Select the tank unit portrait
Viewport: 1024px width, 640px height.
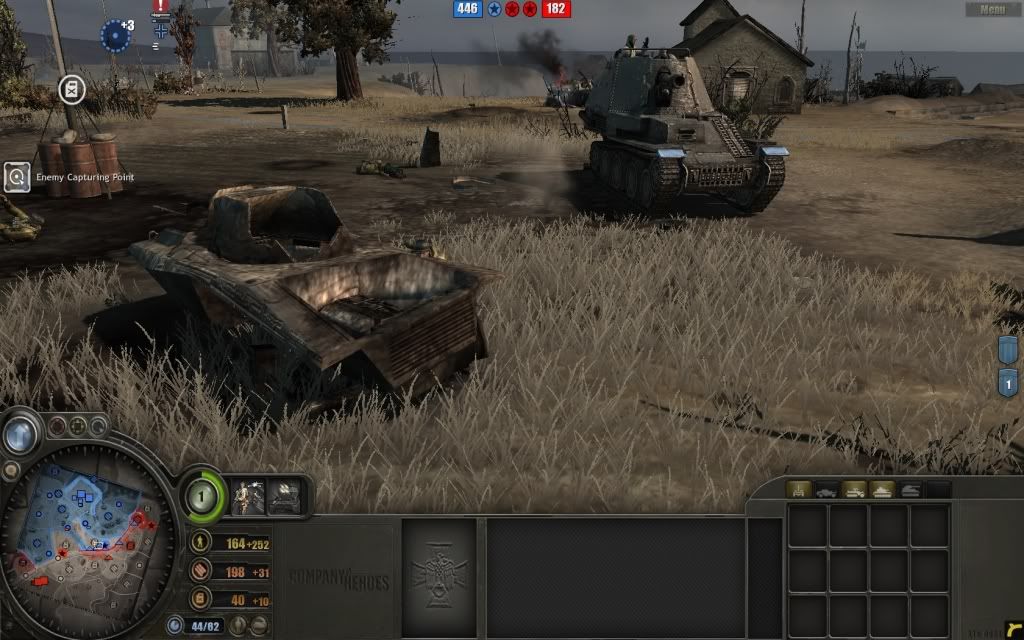(x=286, y=496)
